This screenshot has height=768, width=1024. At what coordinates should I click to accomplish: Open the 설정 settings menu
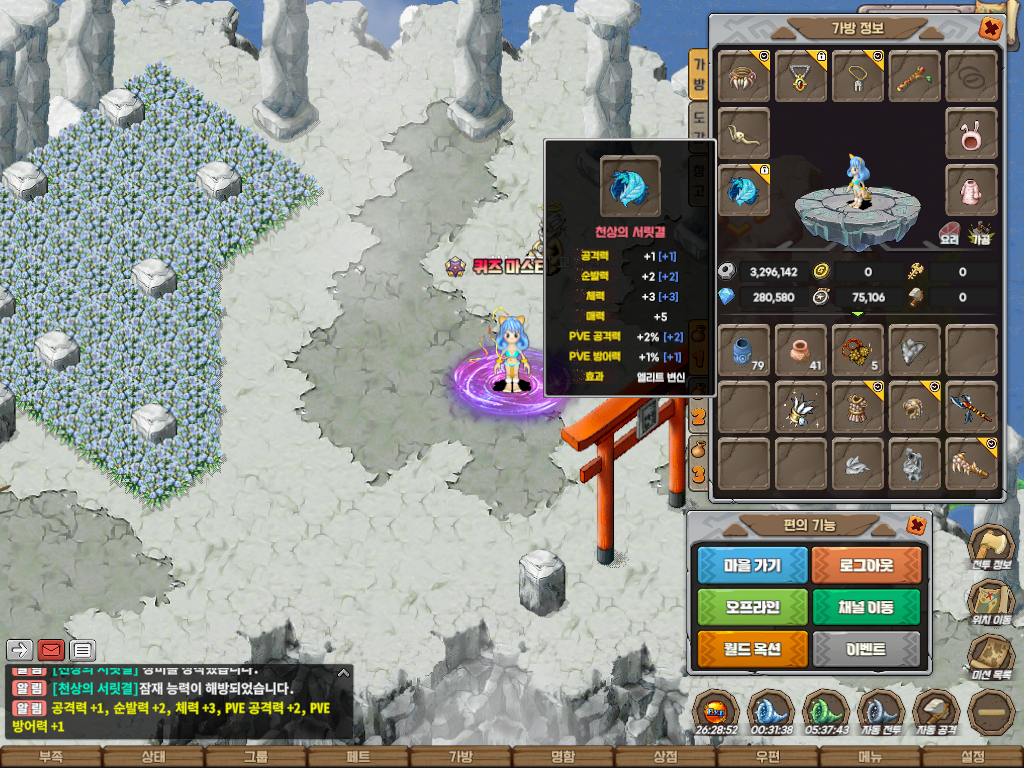click(972, 757)
